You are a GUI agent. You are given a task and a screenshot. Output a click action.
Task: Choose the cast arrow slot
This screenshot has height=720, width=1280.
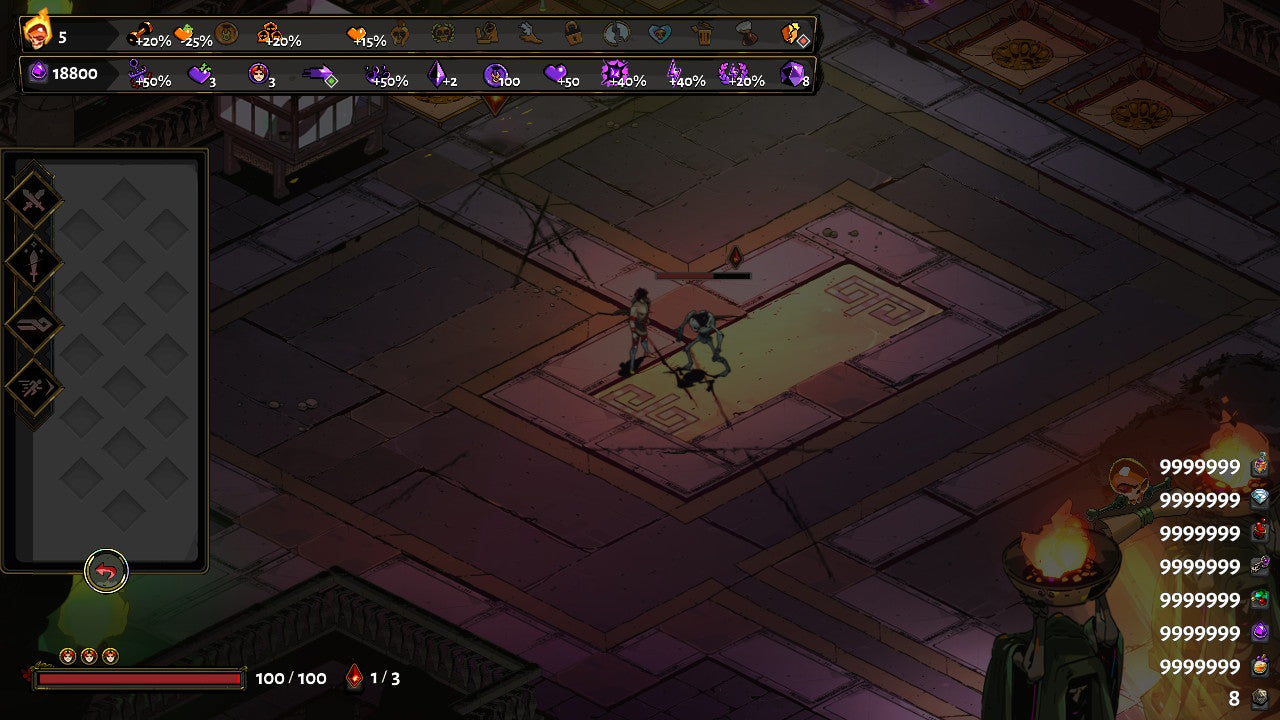tap(35, 325)
